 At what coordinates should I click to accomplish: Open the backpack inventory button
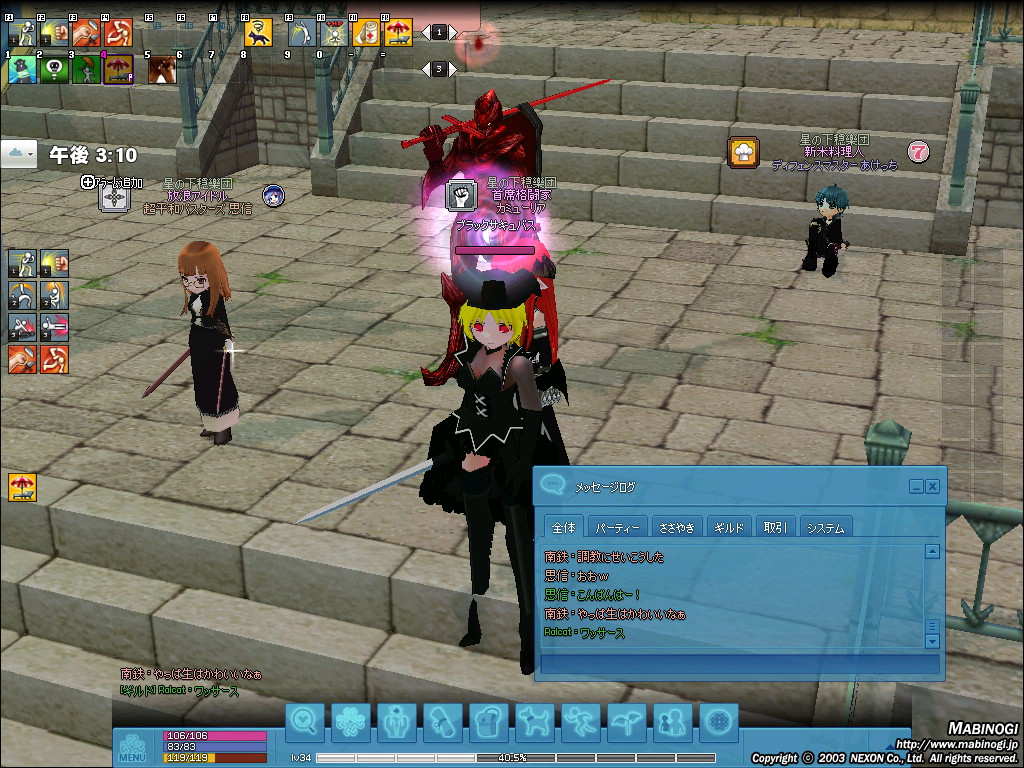coord(489,720)
